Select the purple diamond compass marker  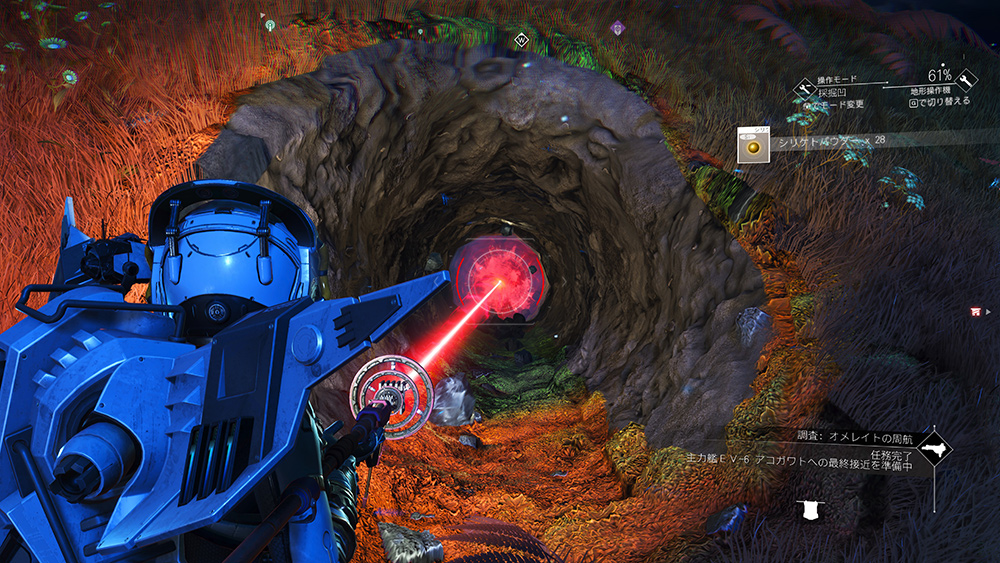pyautogui.click(x=618, y=27)
